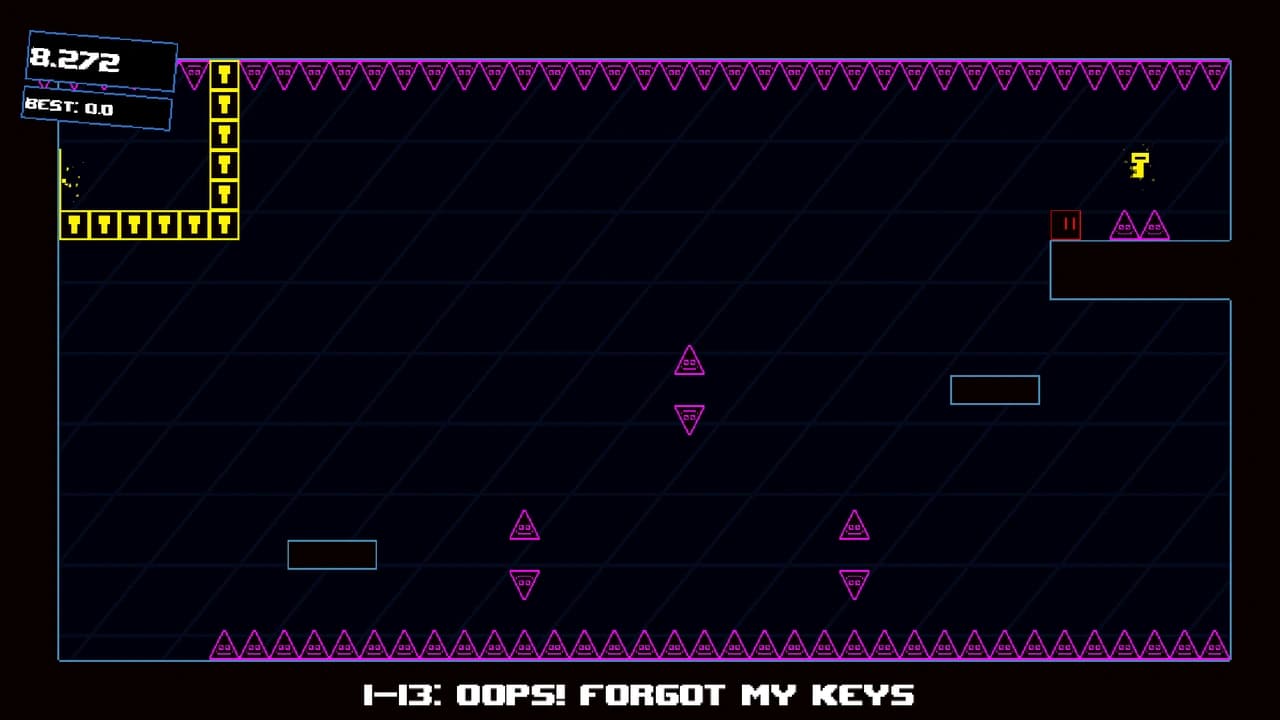Click the level title OOPS! FORGOT MY KEYS
The width and height of the screenshot is (1280, 720).
[x=640, y=694]
